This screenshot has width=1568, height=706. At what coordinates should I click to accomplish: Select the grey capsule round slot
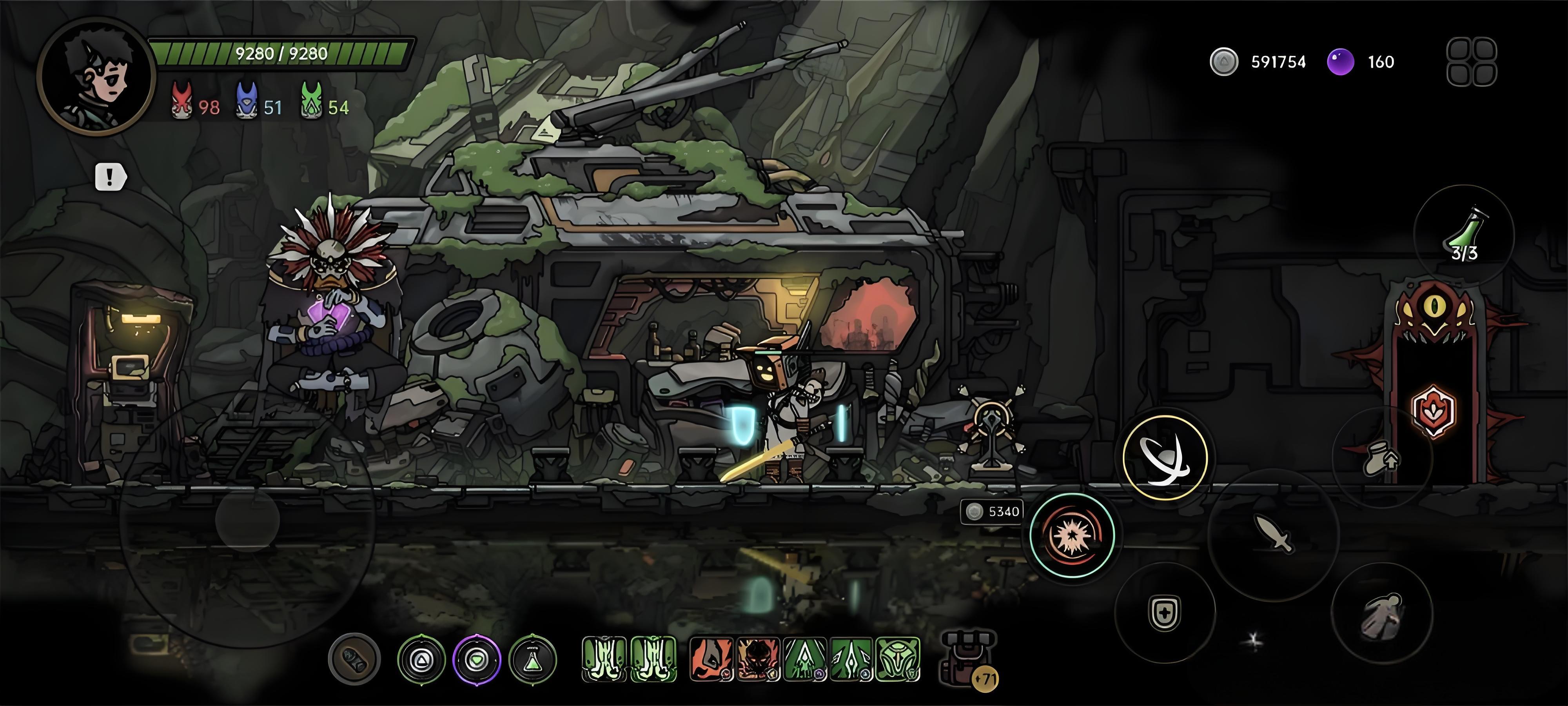pyautogui.click(x=354, y=659)
